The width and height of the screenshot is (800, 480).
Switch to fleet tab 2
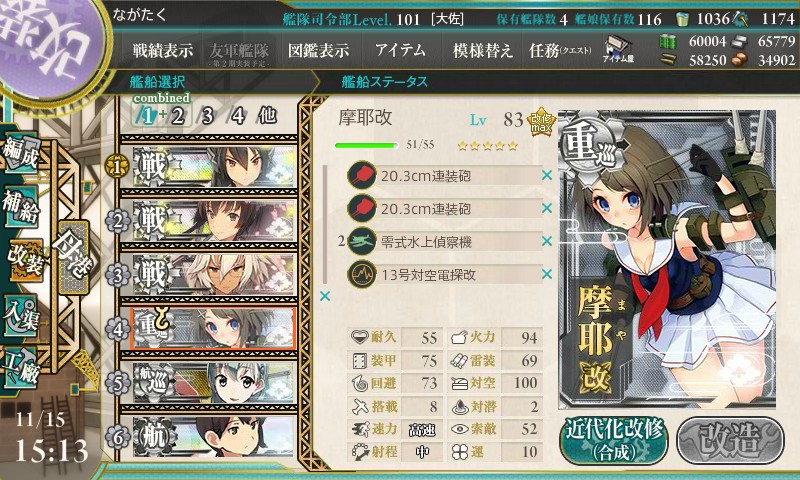pos(178,114)
